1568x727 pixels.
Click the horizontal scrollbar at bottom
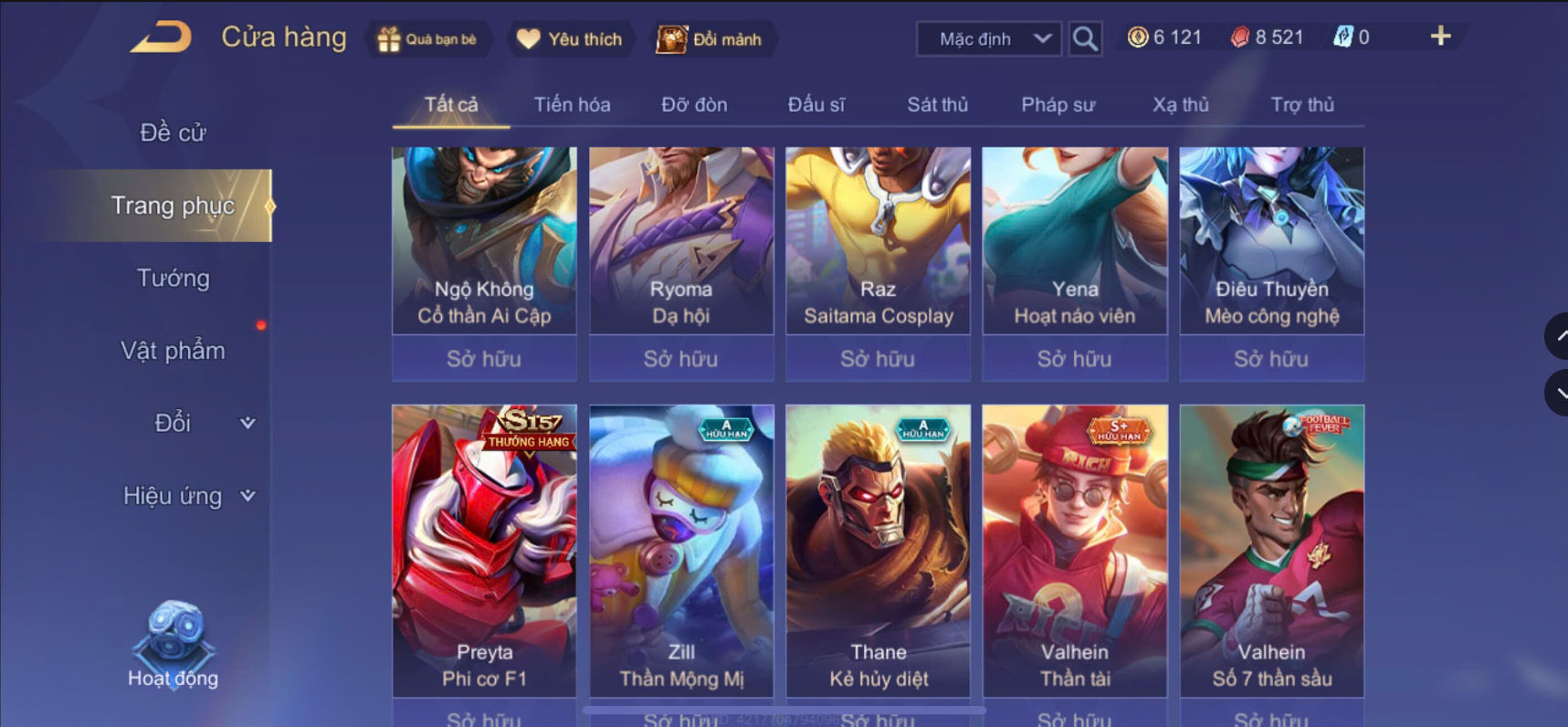[x=785, y=711]
